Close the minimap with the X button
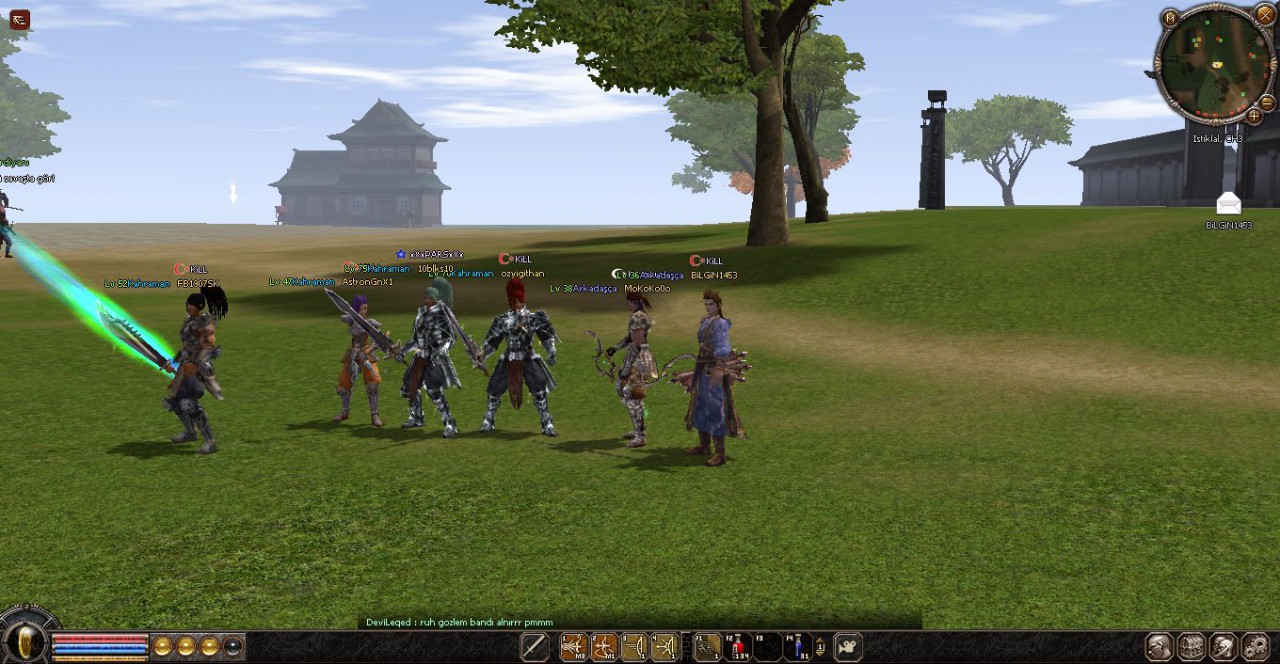 1265,15
